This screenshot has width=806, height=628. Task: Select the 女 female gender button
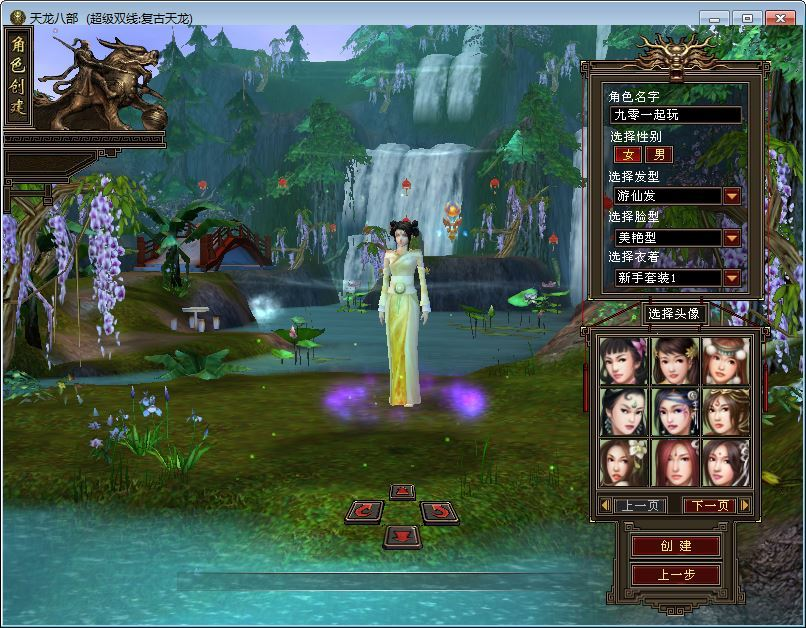(628, 155)
